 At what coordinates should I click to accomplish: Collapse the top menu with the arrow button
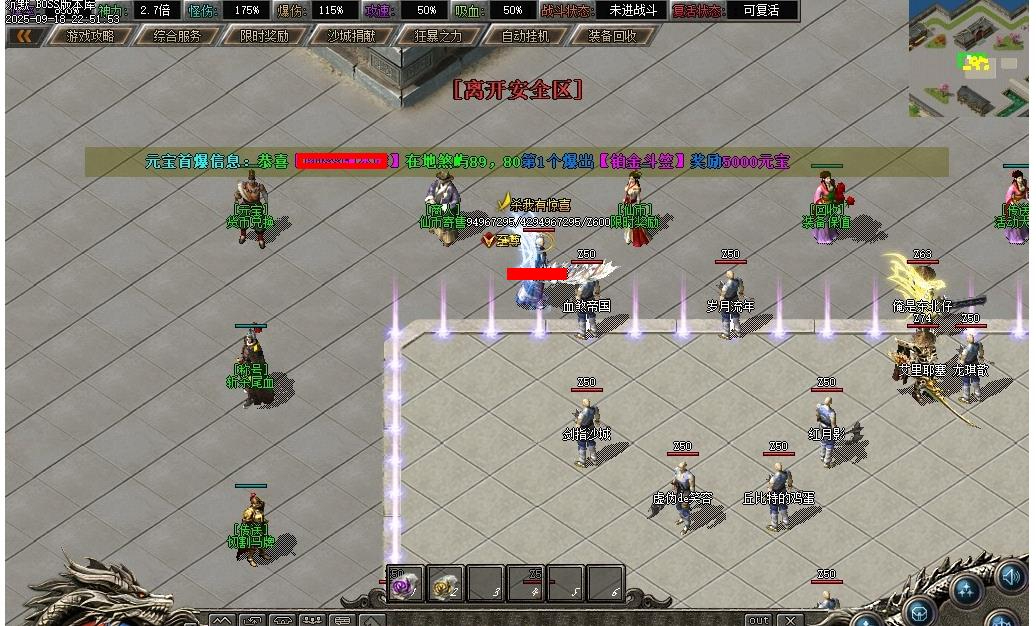coord(24,36)
